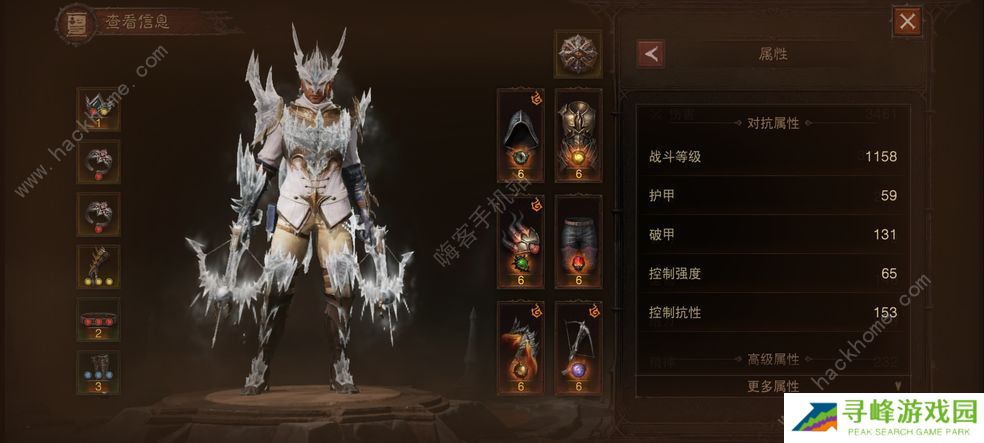984x443 pixels.
Task: Select the bracer slot with three yellow gems
Action: (x=98, y=267)
